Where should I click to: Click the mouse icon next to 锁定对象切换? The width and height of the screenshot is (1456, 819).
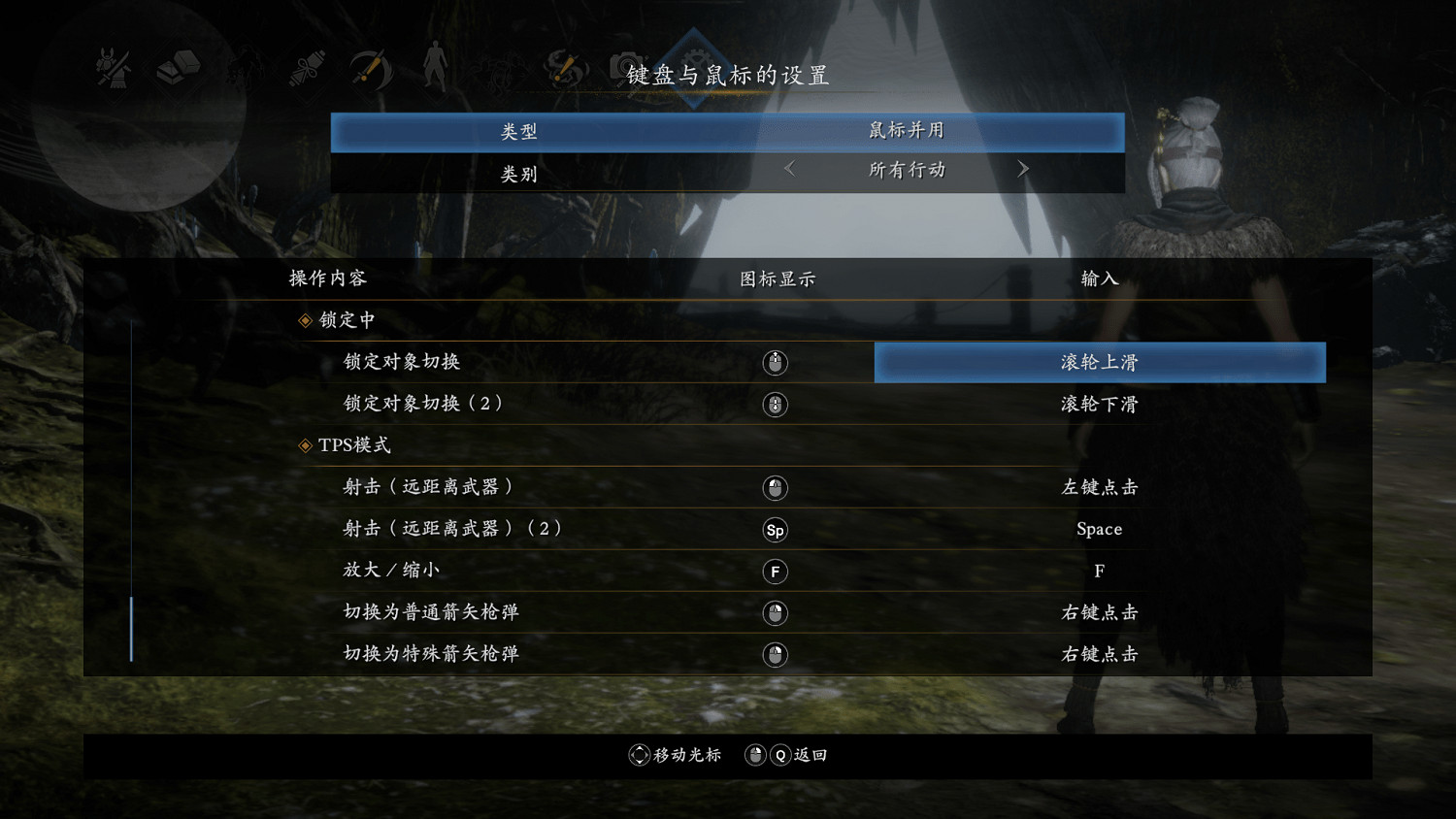click(x=775, y=362)
